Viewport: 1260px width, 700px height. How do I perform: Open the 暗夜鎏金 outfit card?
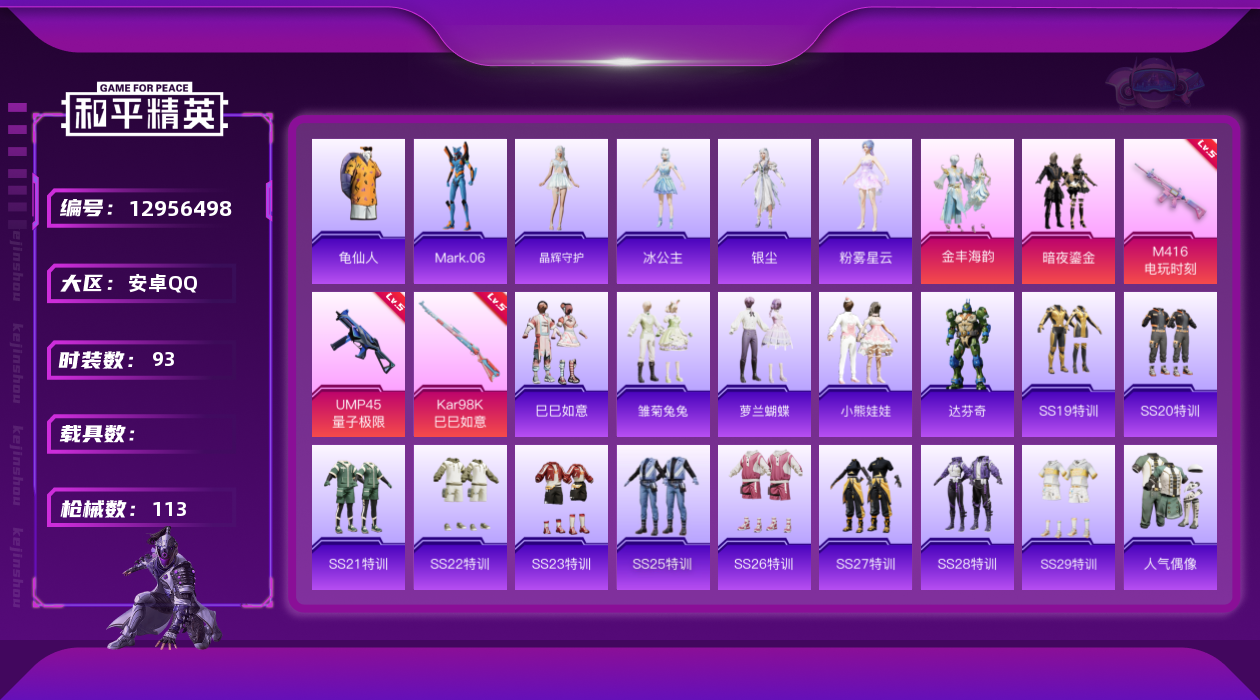(x=1068, y=211)
